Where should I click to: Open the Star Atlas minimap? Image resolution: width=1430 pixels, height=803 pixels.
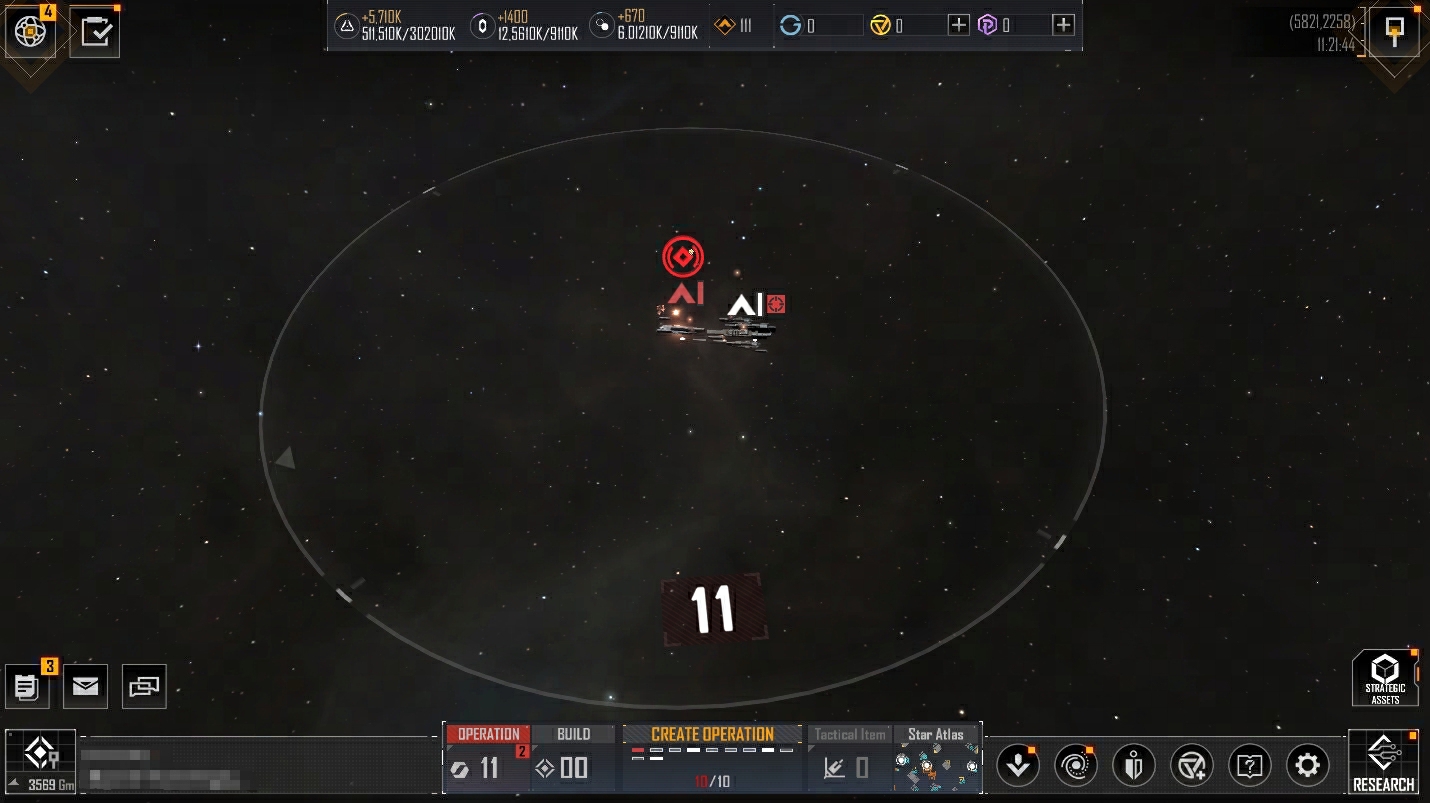tap(936, 758)
